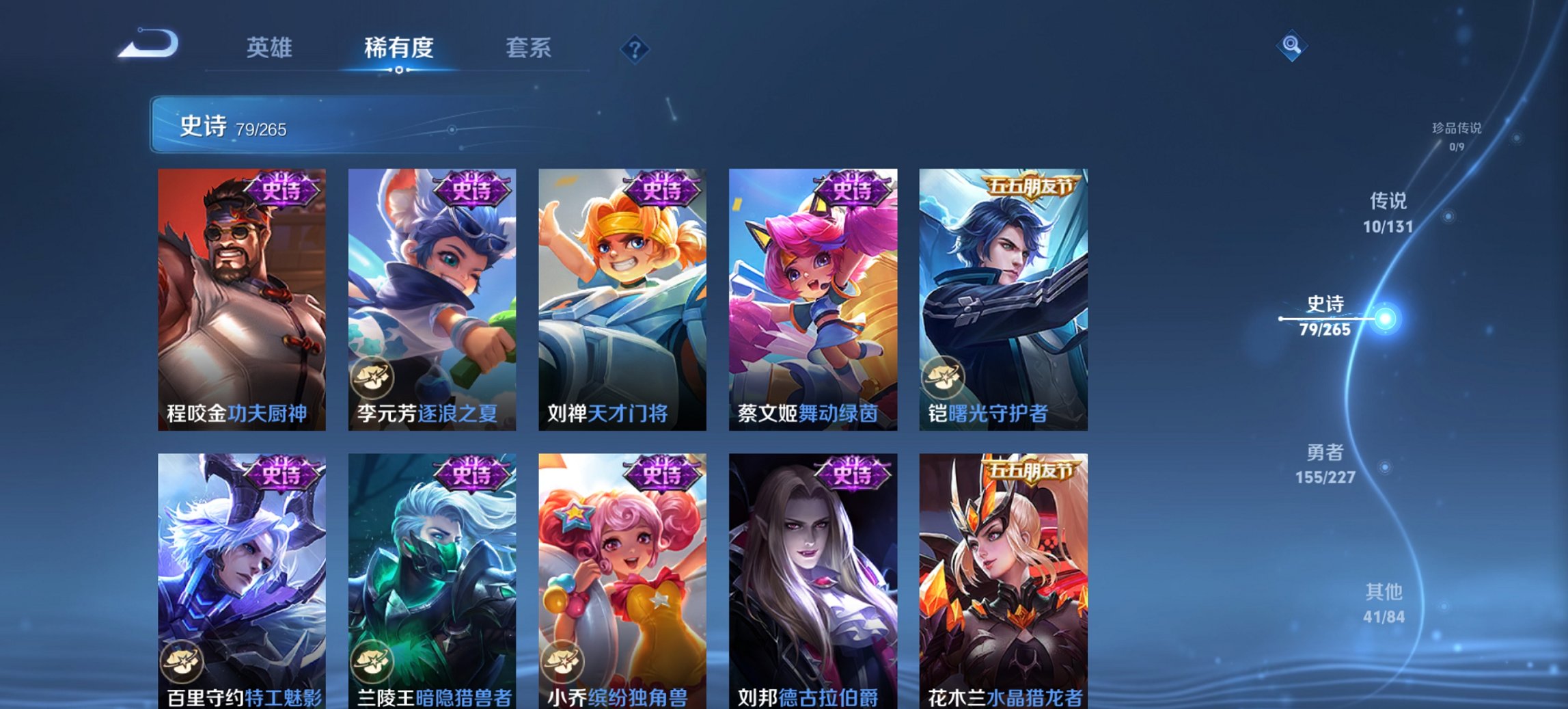Image resolution: width=1568 pixels, height=709 pixels.
Task: Select the 稀有度 tab
Action: (398, 48)
